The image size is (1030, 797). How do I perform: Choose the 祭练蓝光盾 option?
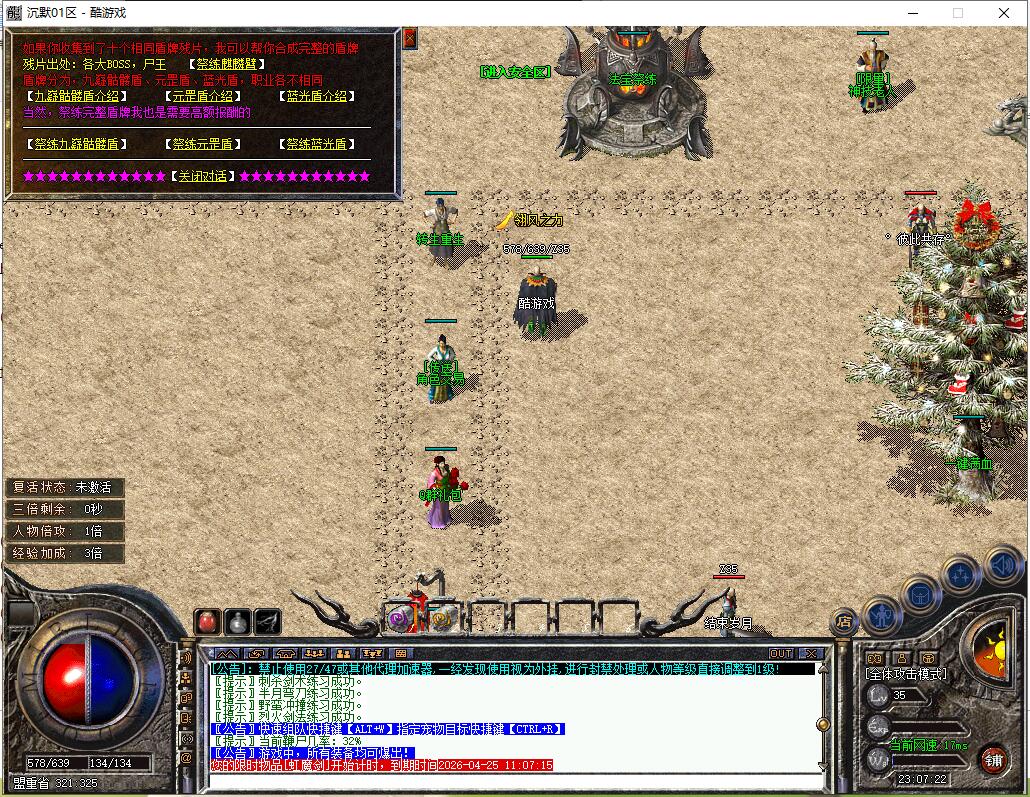coord(316,144)
